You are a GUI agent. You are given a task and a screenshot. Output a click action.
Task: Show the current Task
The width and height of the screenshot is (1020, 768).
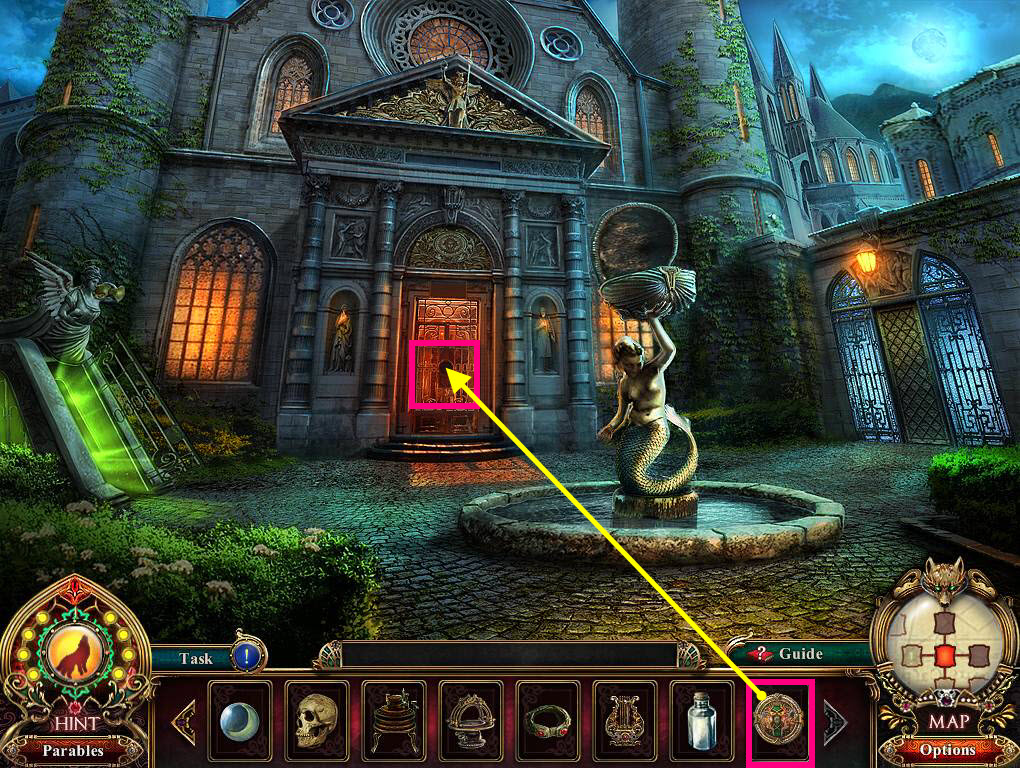point(196,658)
